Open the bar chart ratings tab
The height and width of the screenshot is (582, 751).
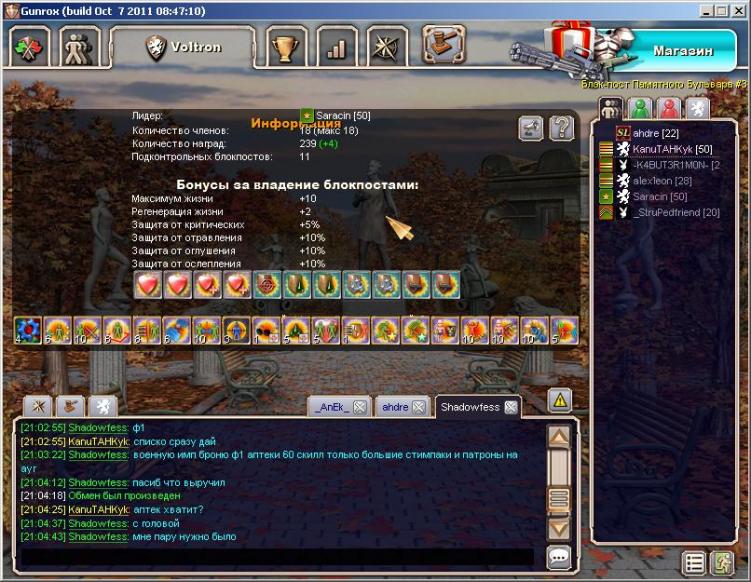[337, 46]
